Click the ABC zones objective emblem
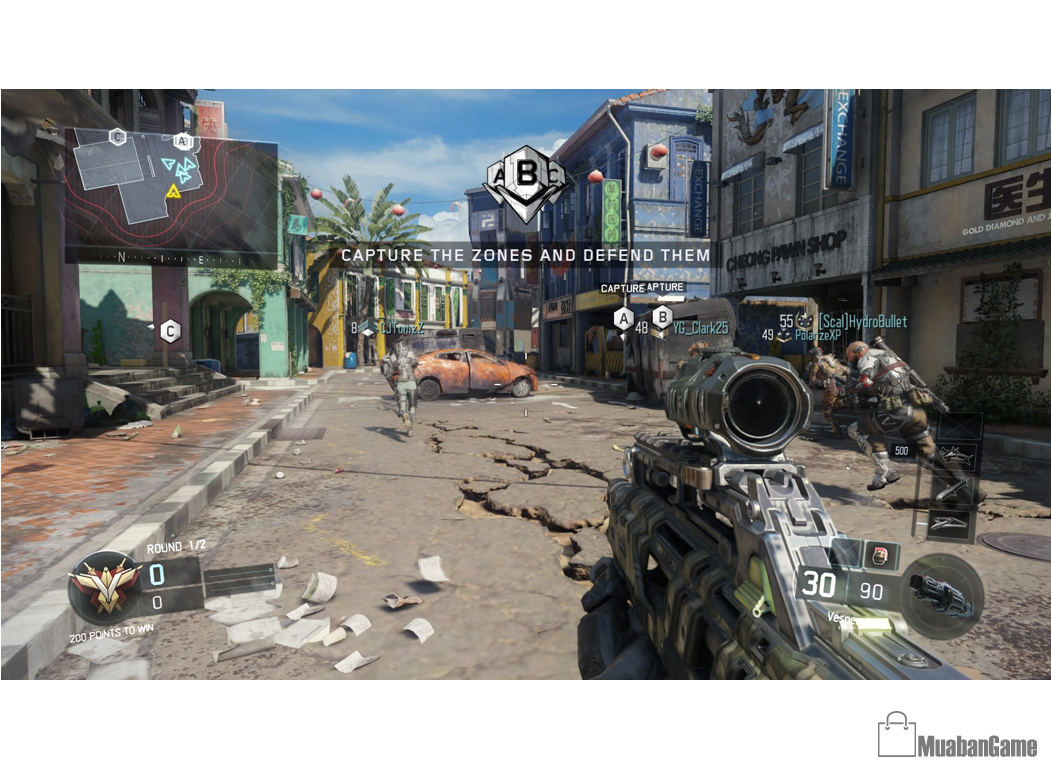This screenshot has width=1051, height=780. [x=526, y=181]
